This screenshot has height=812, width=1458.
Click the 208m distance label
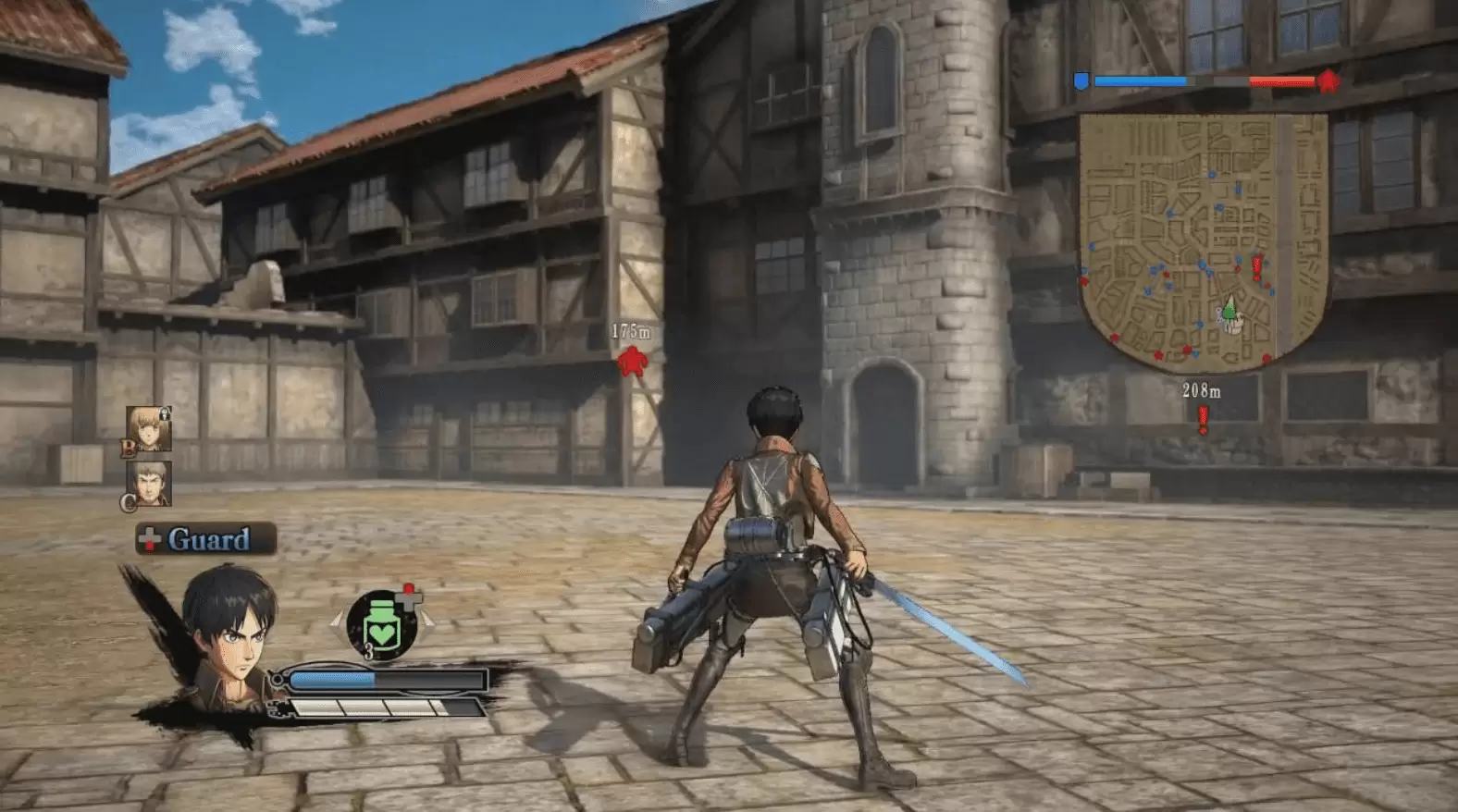(x=1205, y=389)
